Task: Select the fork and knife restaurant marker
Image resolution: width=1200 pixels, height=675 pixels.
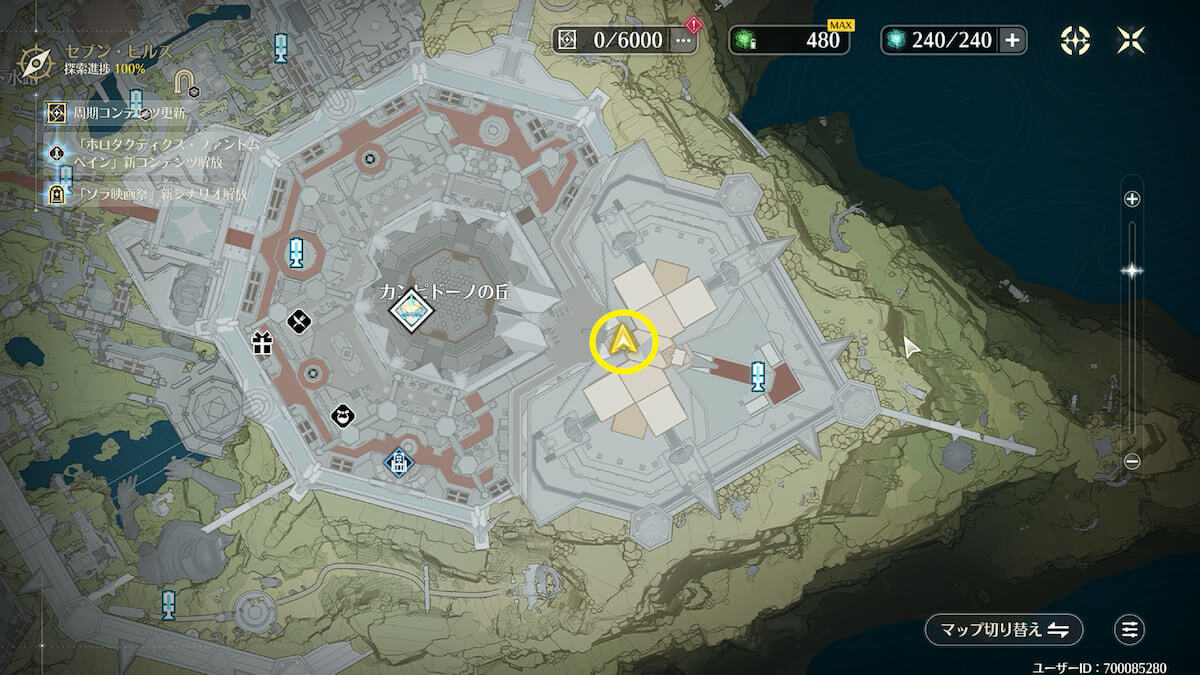Action: (301, 321)
